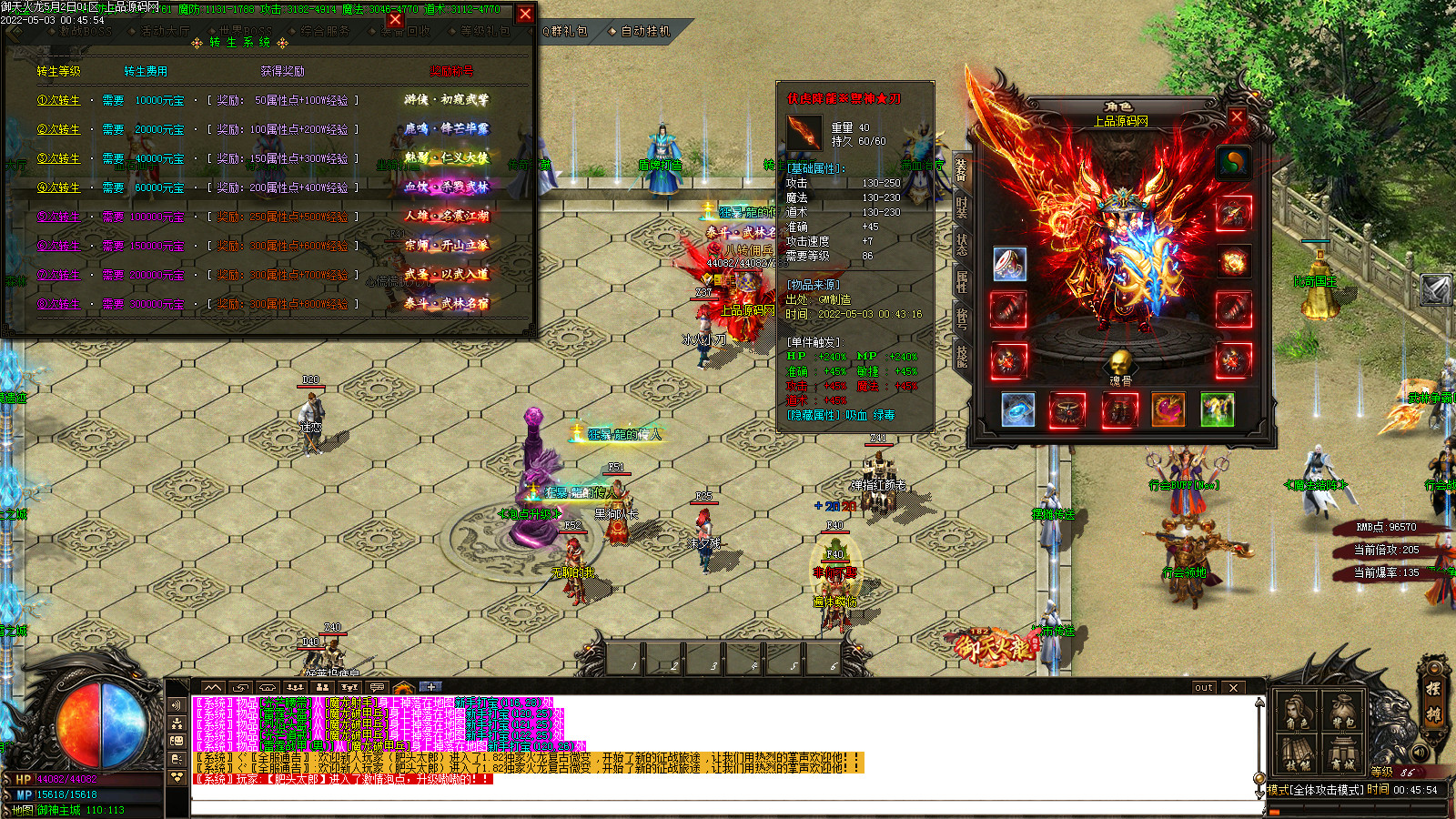The width and height of the screenshot is (1456, 819).
Task: Select the pink heart gem equipment slot
Action: tap(1168, 410)
